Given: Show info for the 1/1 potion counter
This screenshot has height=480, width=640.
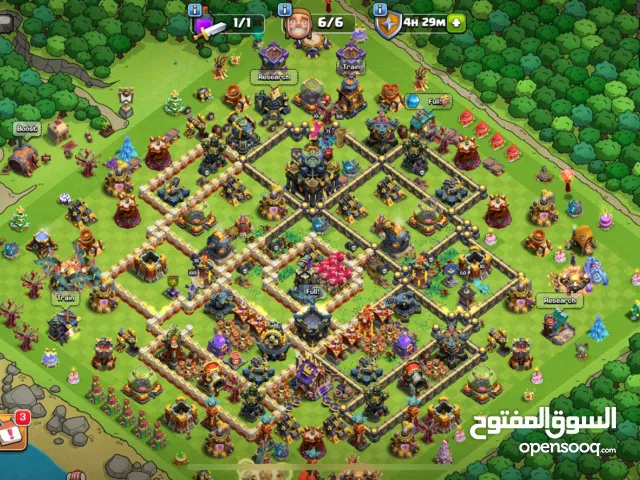Looking at the screenshot, I should click(195, 9).
